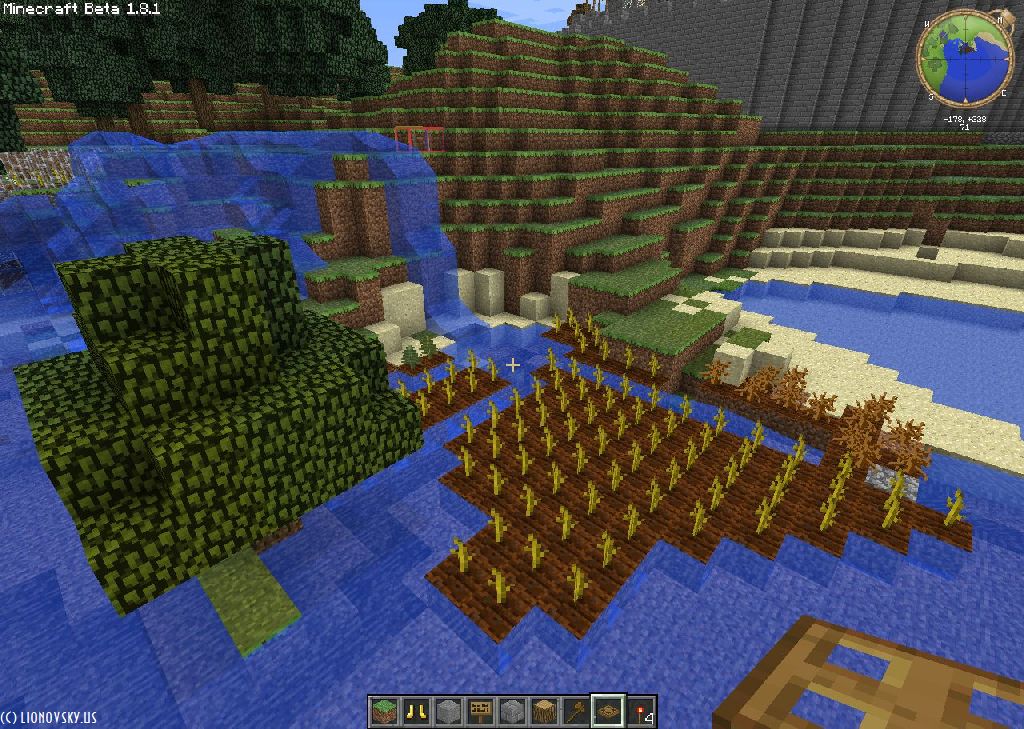
Task: Select the grass block hotbar slot
Action: 384,711
